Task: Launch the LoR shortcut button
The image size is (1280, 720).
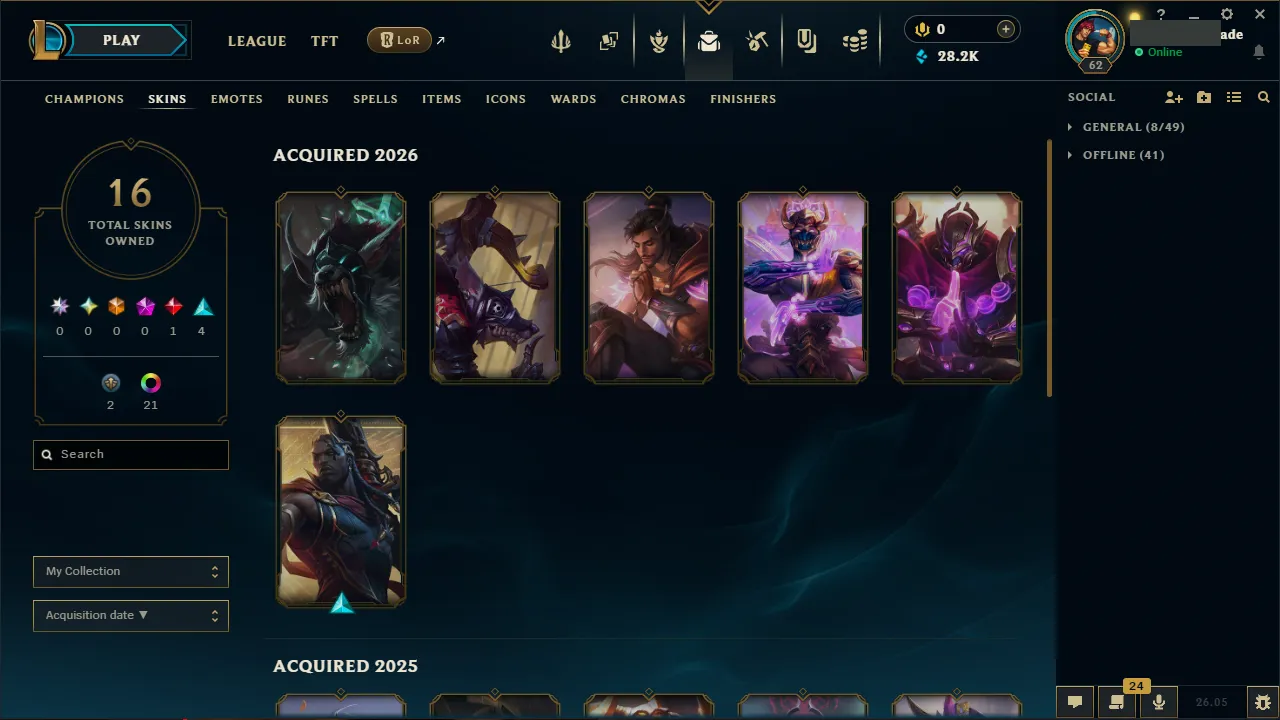Action: (x=399, y=40)
